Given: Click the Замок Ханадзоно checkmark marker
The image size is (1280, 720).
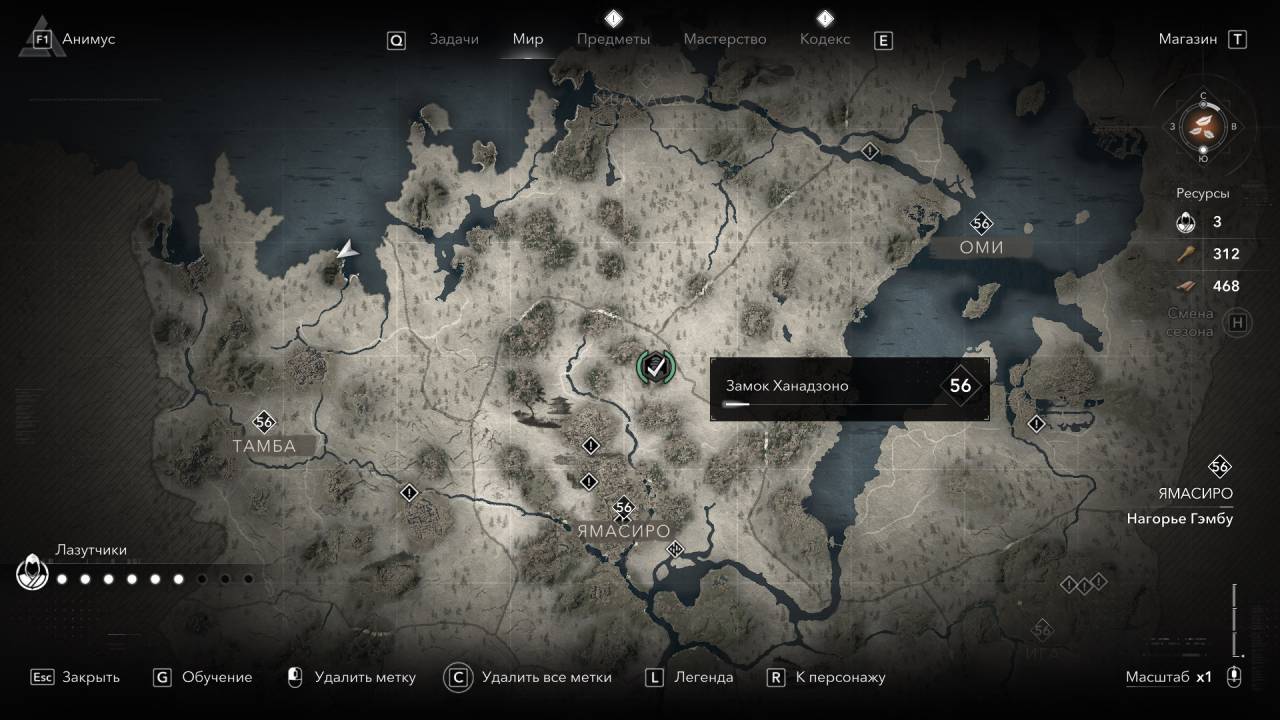Looking at the screenshot, I should tap(655, 367).
